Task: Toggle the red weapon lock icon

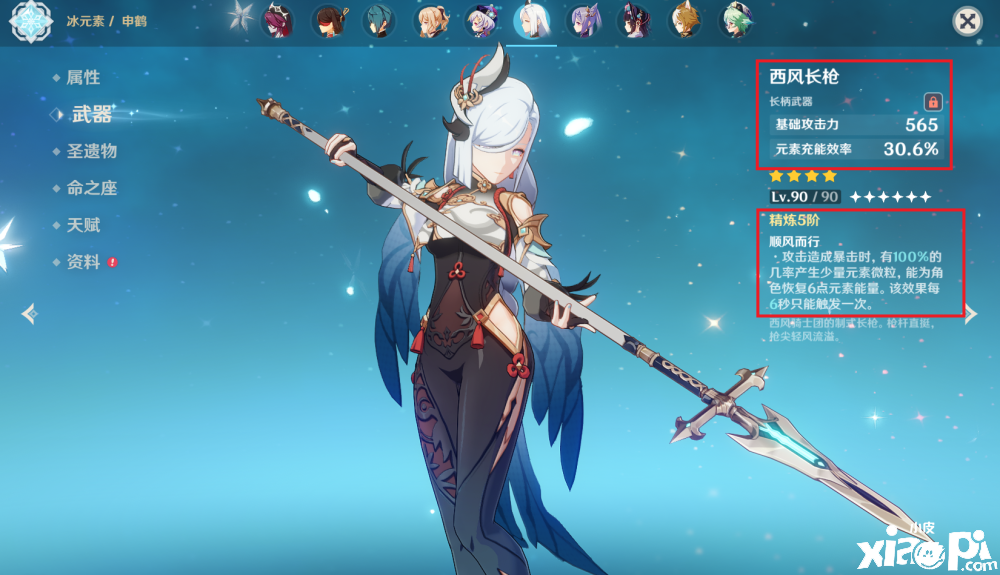Action: tap(932, 102)
